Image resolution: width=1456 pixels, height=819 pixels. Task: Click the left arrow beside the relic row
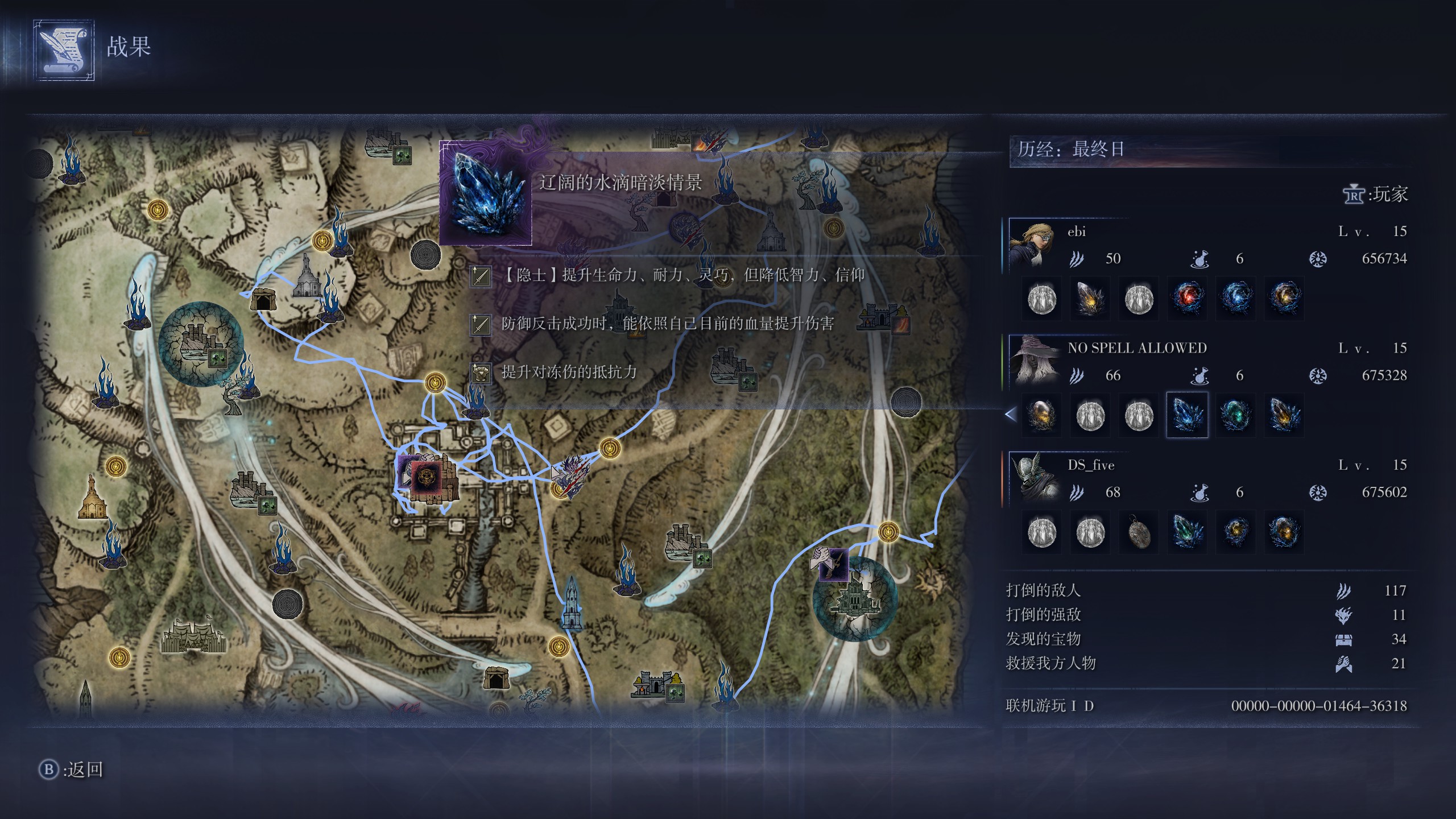click(1011, 414)
